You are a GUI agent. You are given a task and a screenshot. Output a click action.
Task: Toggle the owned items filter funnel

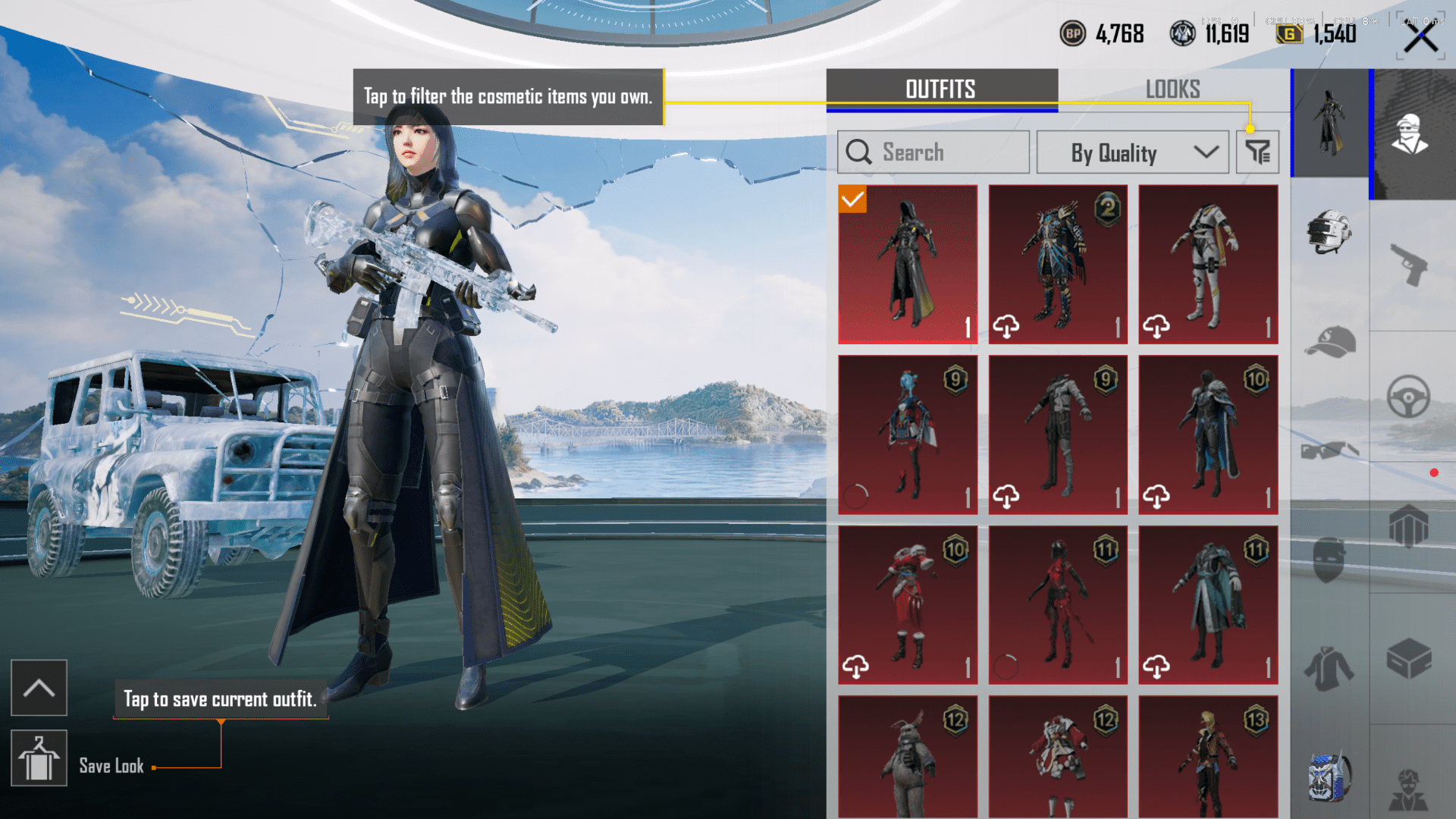coord(1257,152)
